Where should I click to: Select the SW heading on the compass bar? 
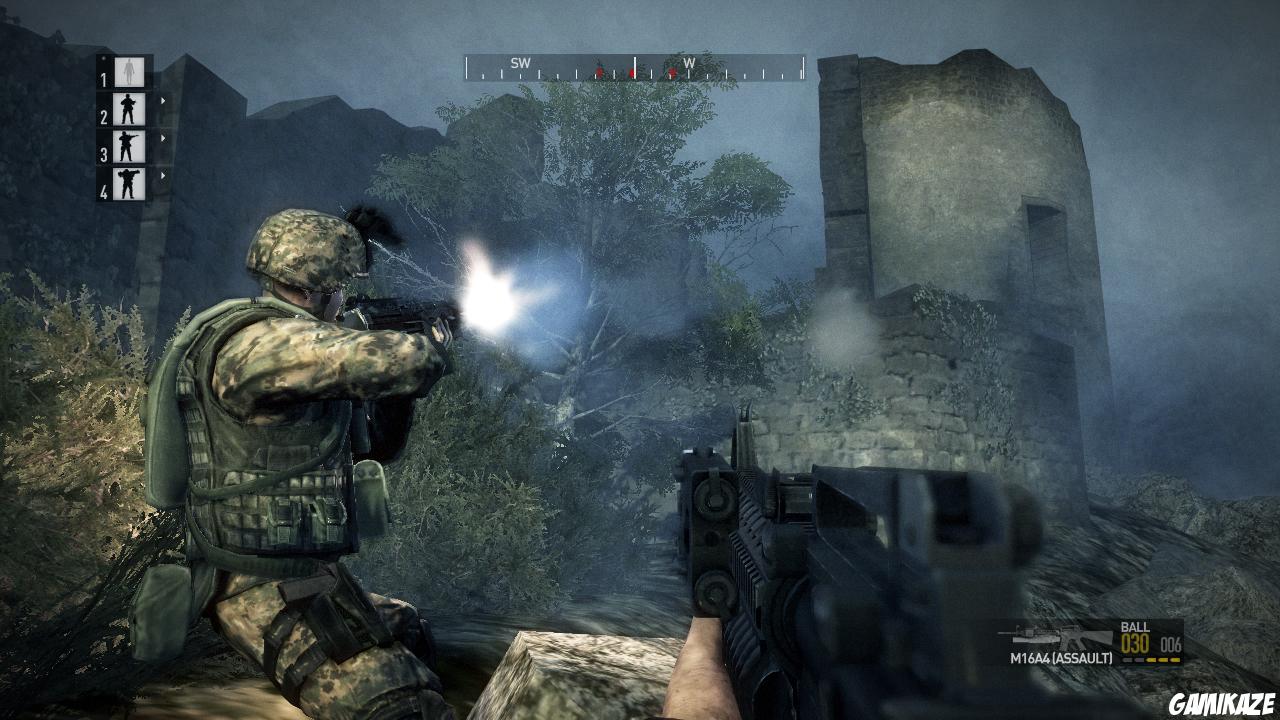[x=520, y=61]
